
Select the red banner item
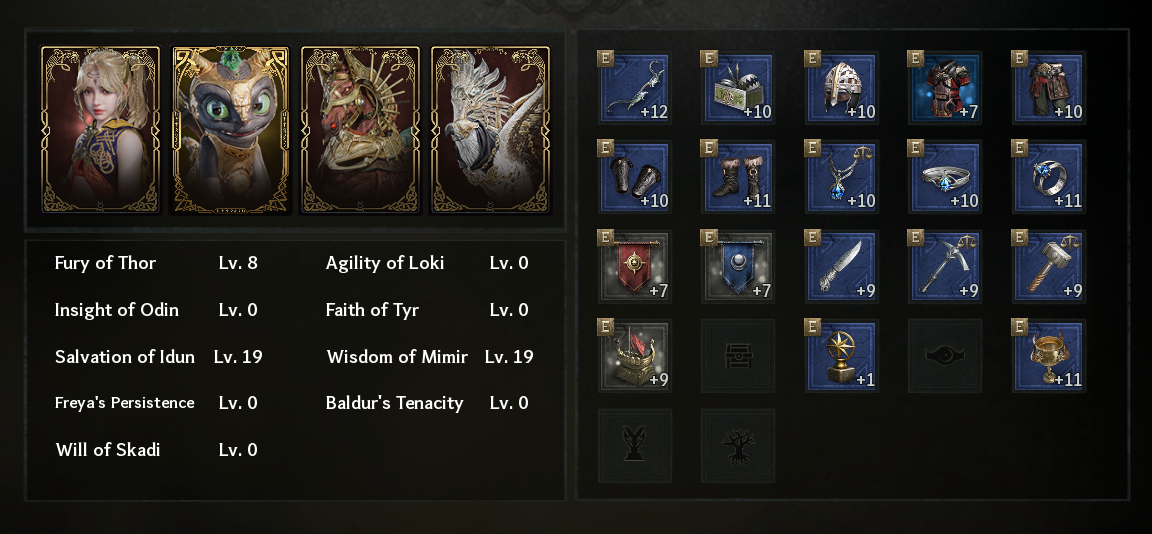(636, 268)
